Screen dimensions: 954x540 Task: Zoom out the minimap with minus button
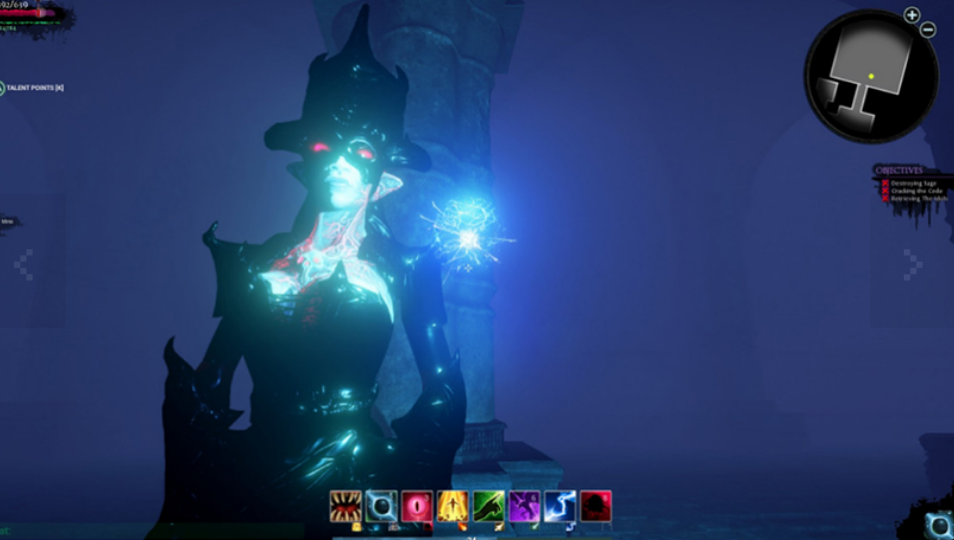[x=927, y=30]
